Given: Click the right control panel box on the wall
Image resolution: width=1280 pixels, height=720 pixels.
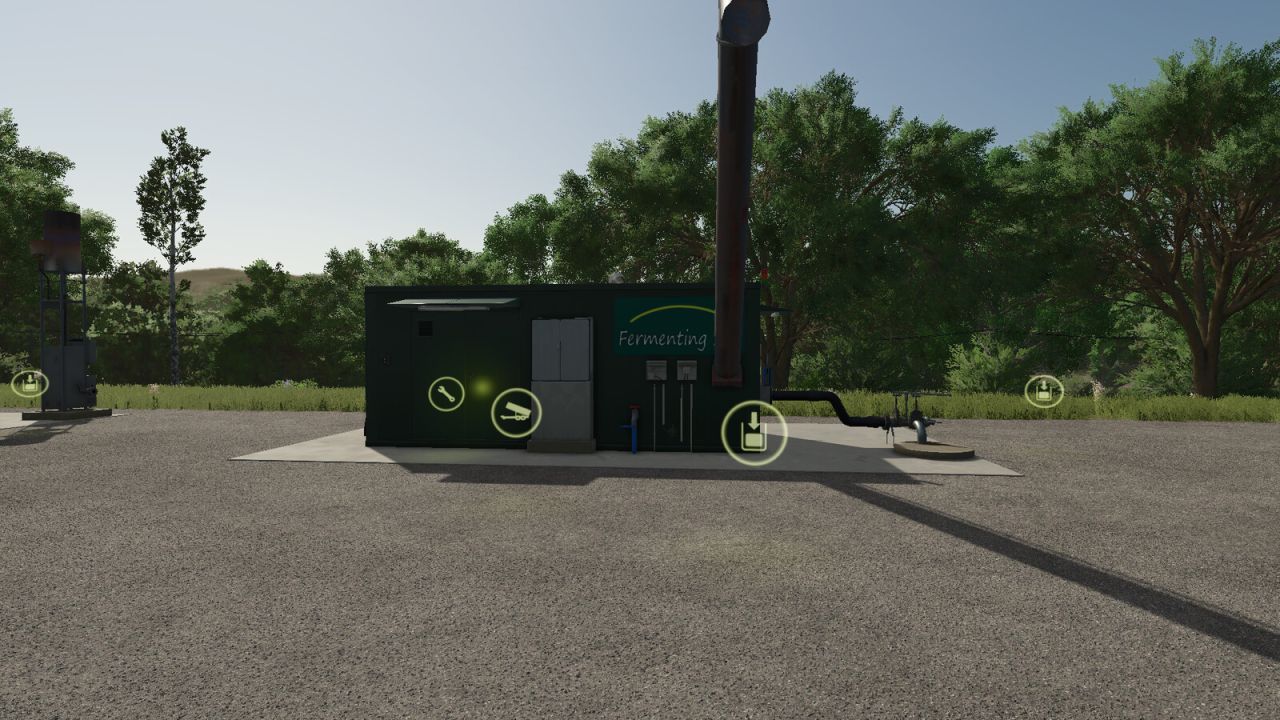Looking at the screenshot, I should point(686,370).
